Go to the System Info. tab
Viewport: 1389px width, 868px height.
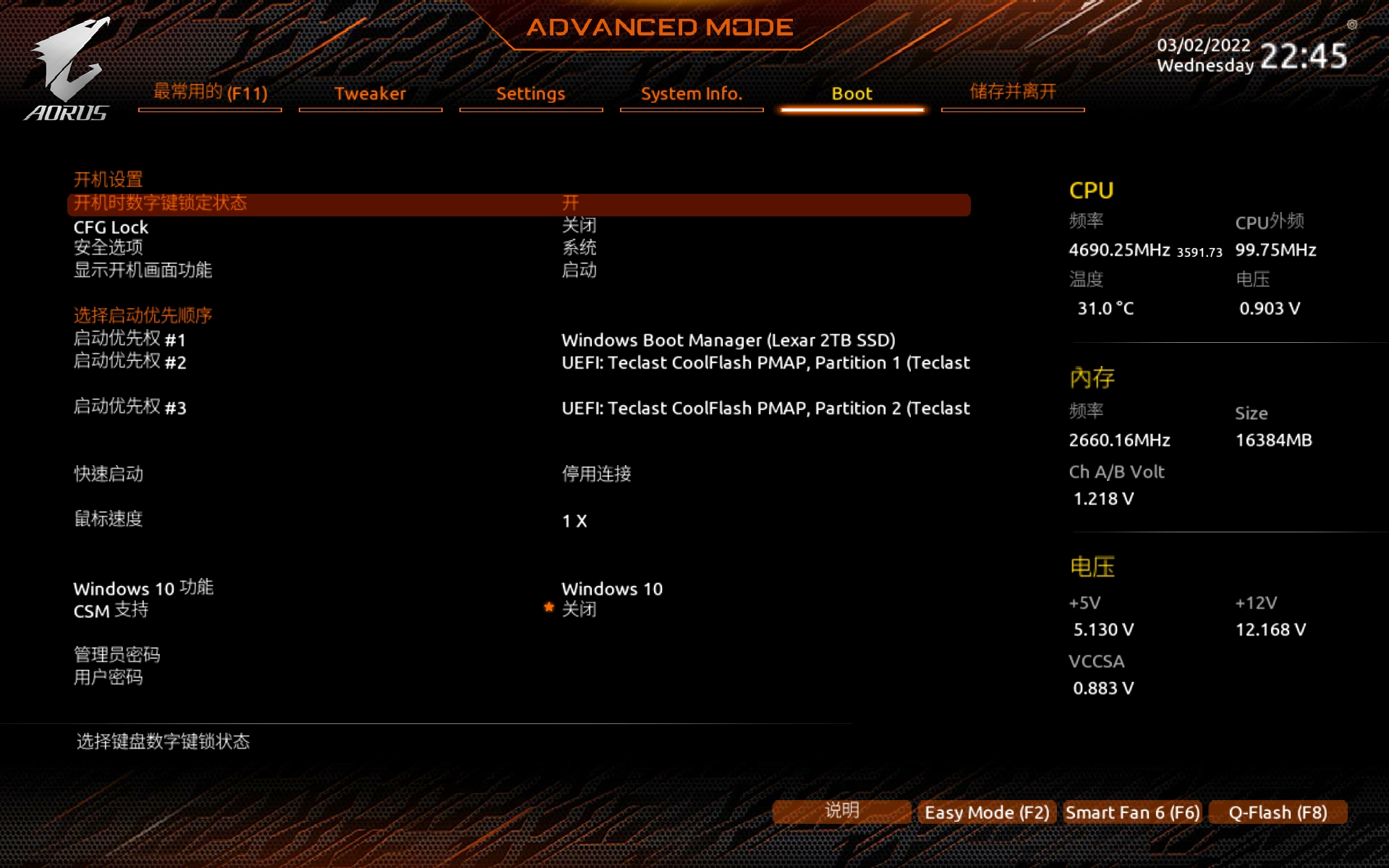point(691,93)
